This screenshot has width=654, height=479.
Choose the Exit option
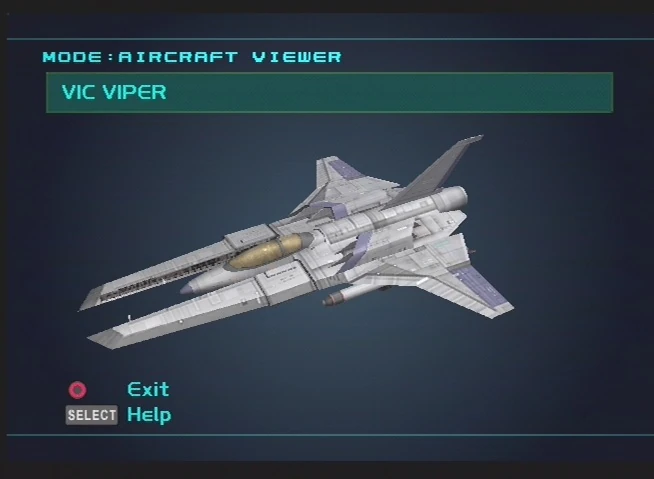click(148, 389)
